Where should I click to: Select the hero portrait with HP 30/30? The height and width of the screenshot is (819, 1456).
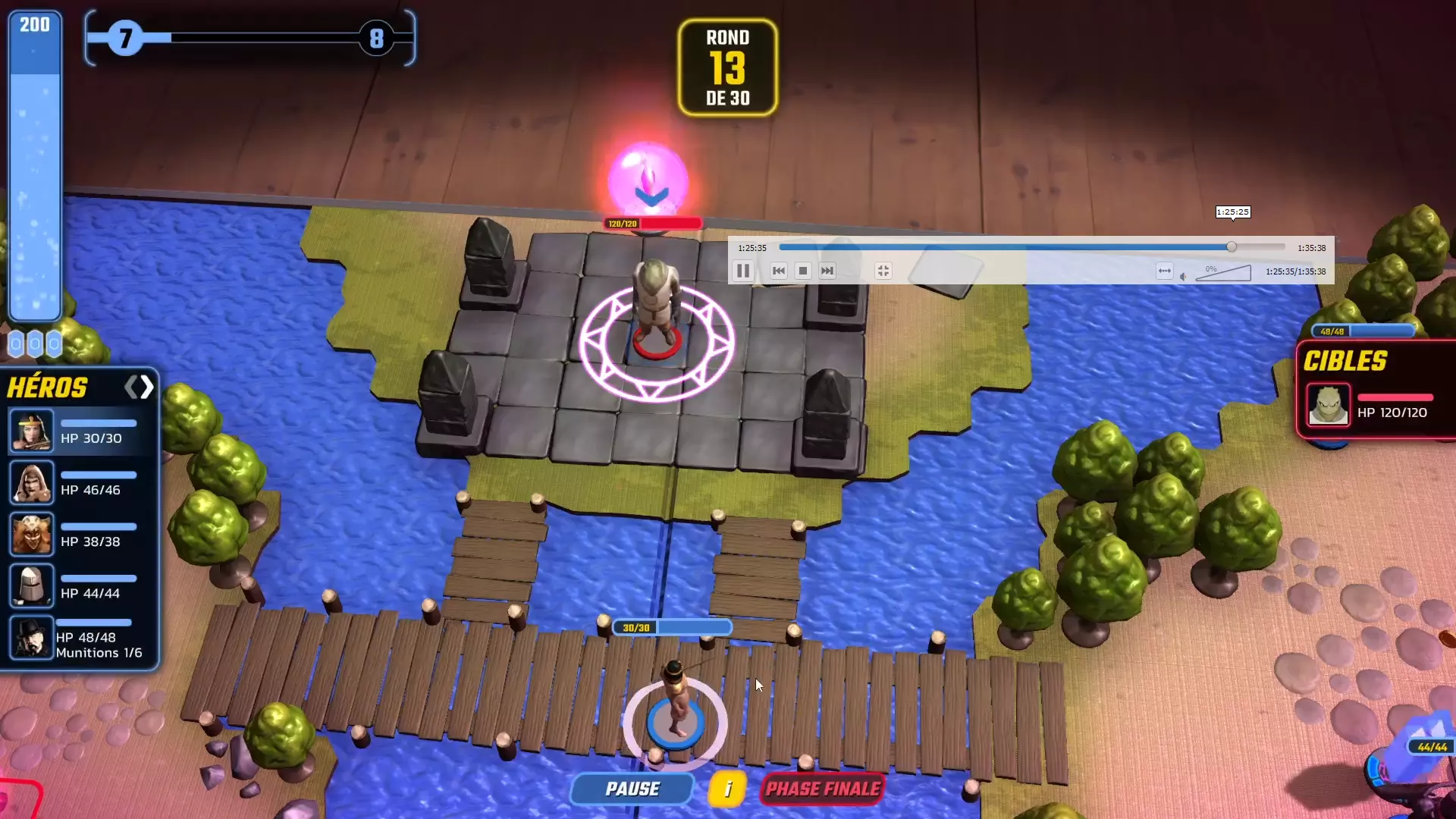pyautogui.click(x=32, y=431)
